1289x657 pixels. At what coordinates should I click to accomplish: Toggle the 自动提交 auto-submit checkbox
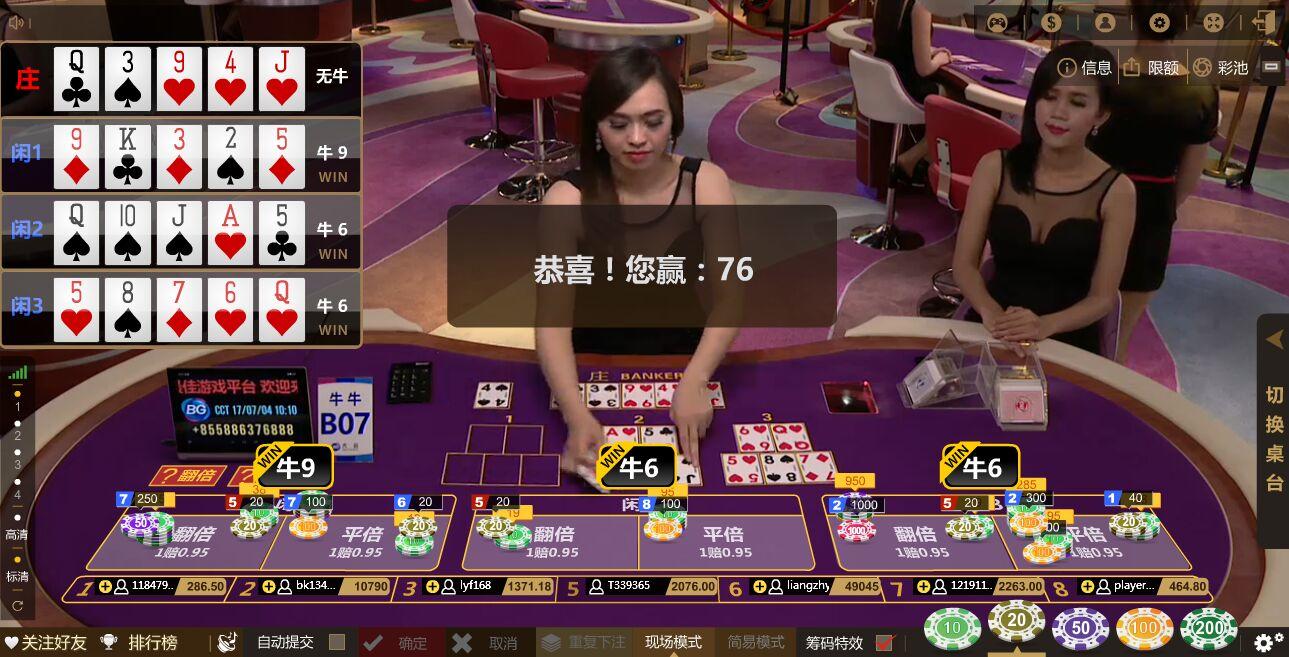coord(337,642)
